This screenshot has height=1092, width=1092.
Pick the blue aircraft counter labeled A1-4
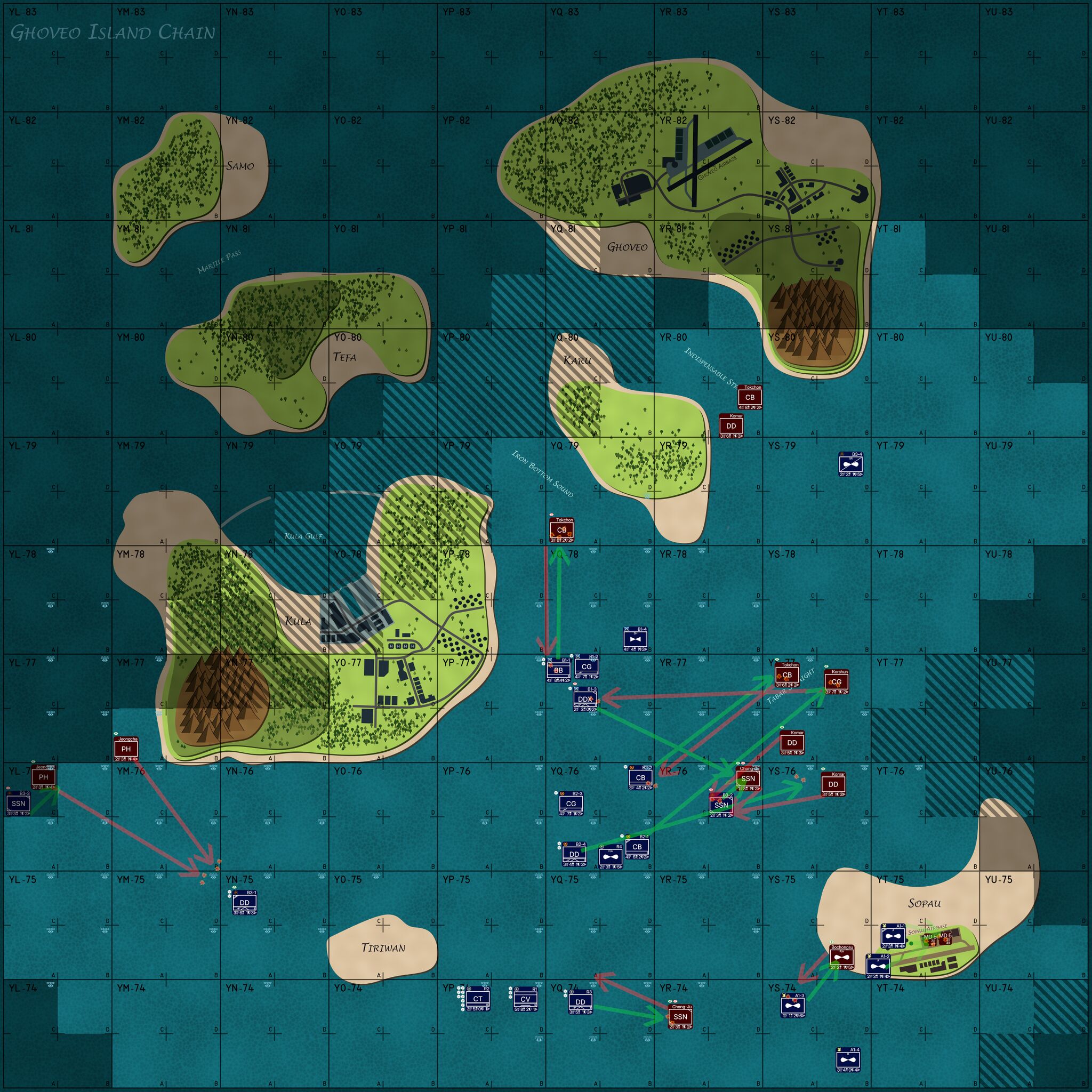point(848,1061)
